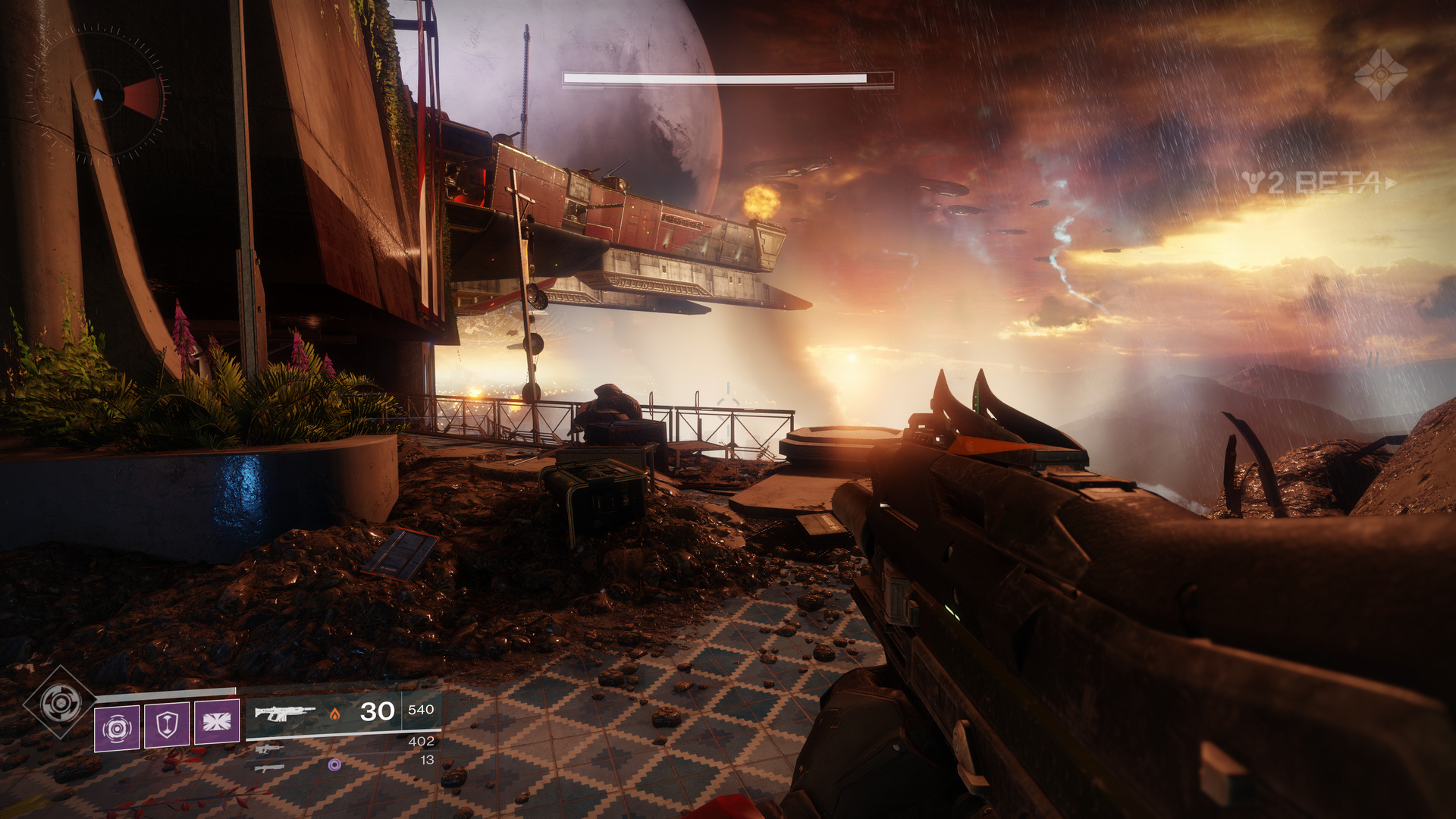
Task: Toggle the radar compass display
Action: tap(99, 95)
